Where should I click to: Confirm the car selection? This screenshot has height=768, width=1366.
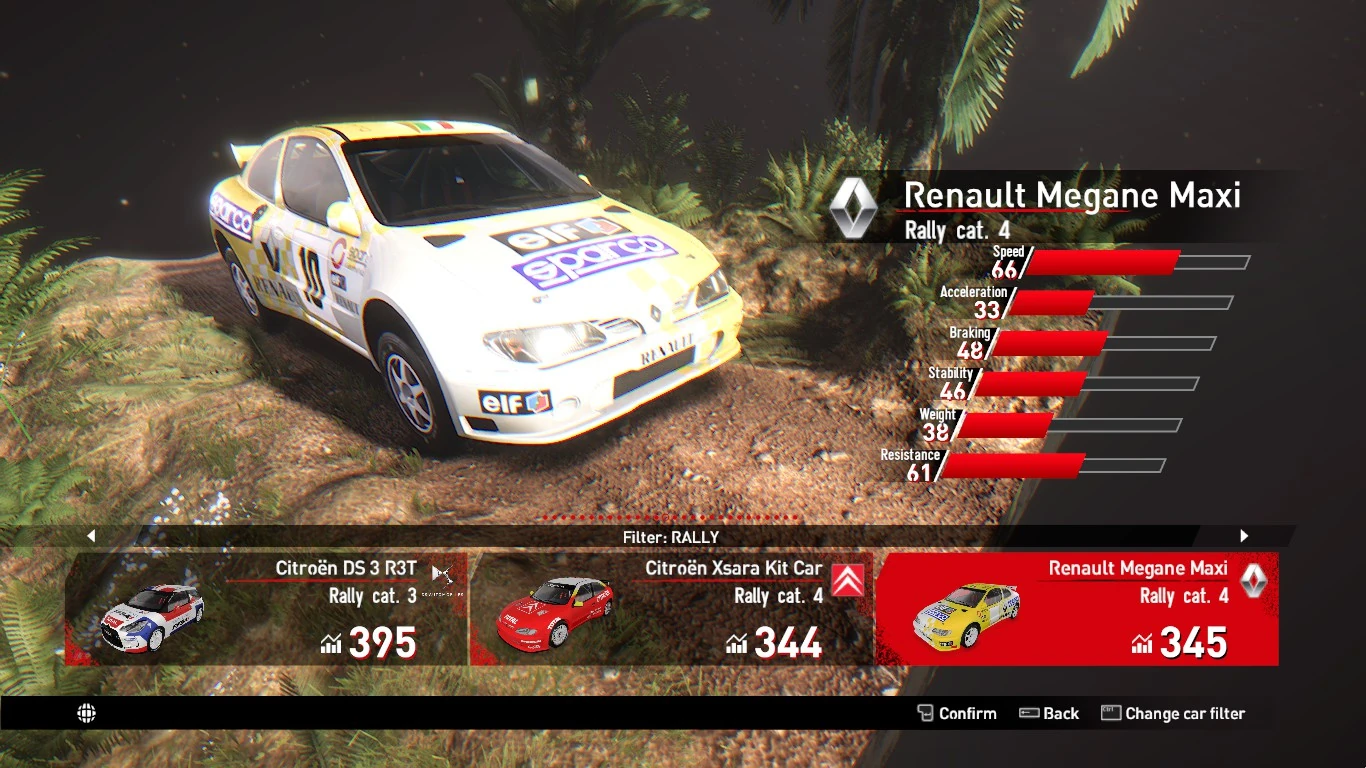coord(957,713)
